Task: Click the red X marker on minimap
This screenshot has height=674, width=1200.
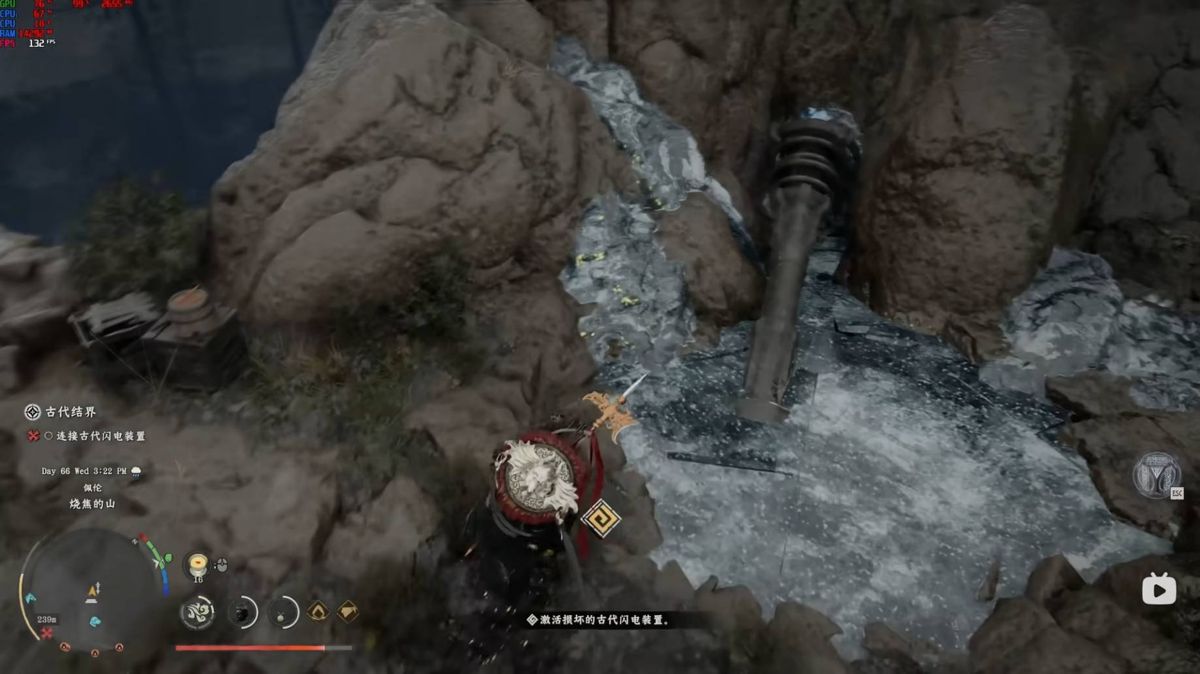Action: pyautogui.click(x=47, y=633)
